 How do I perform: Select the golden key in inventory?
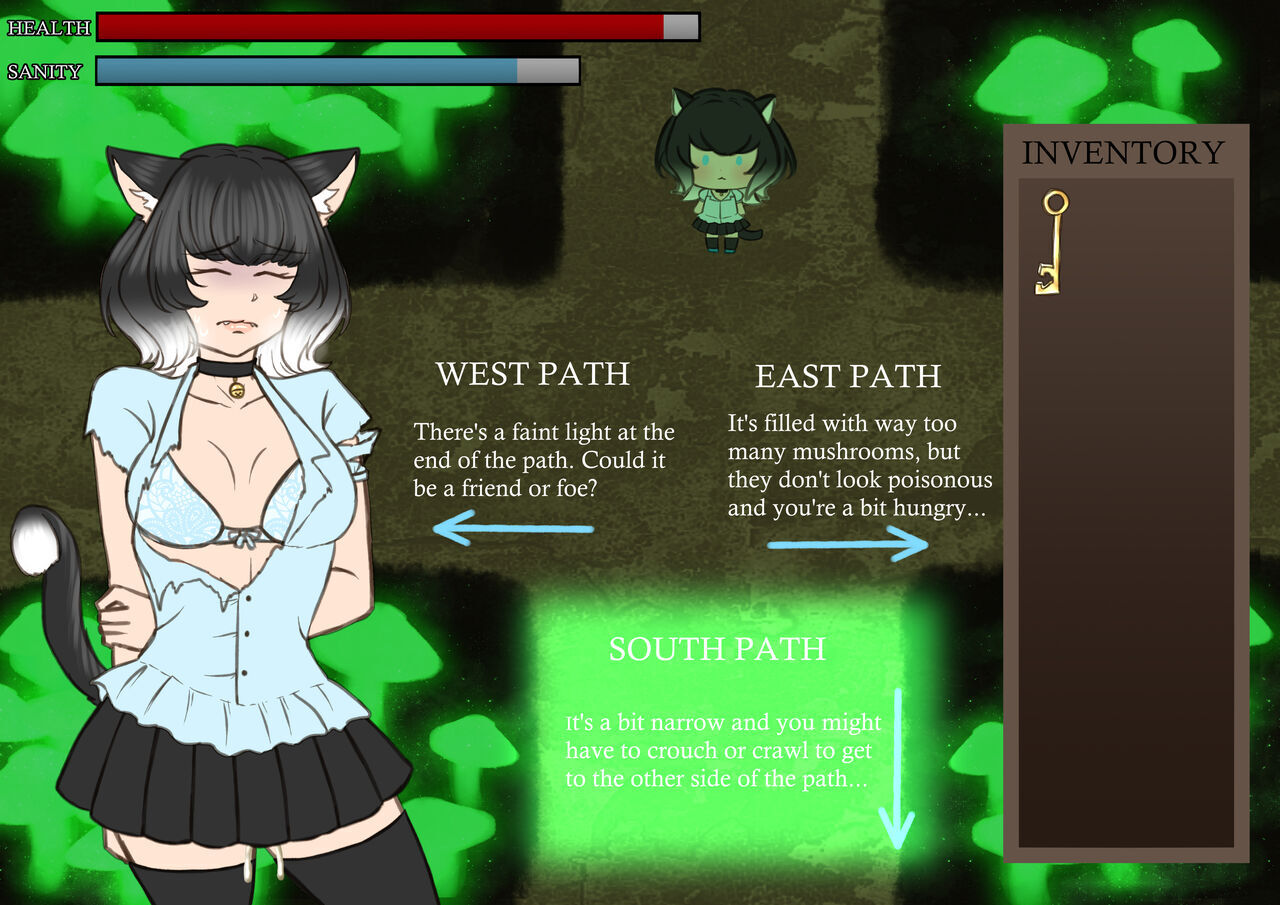1050,243
